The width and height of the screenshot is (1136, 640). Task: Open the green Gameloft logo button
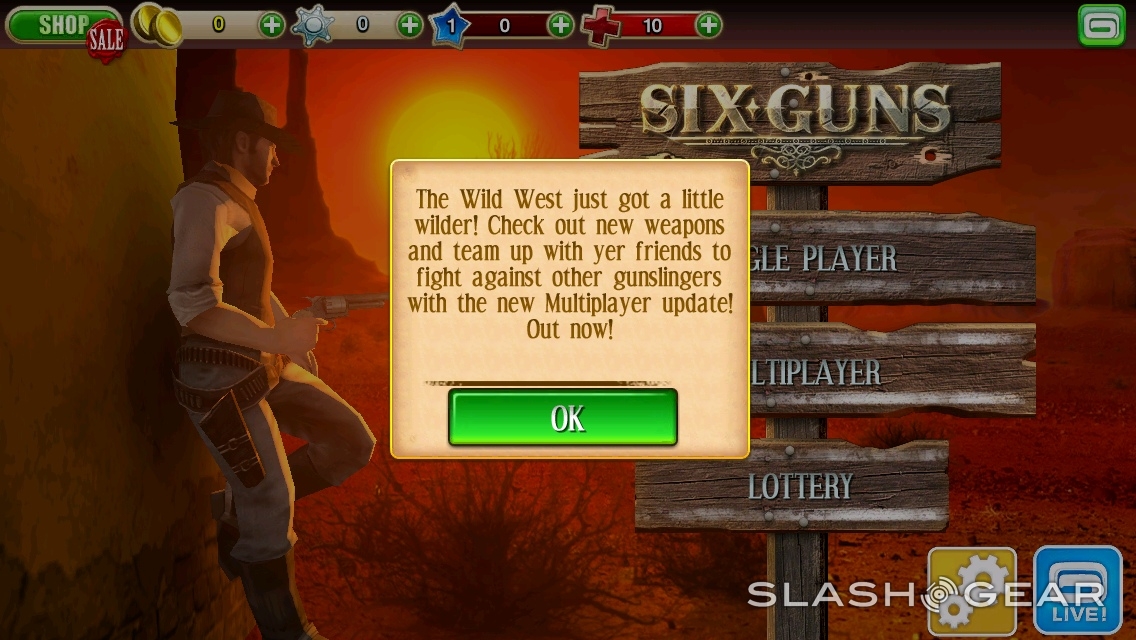tap(1102, 26)
